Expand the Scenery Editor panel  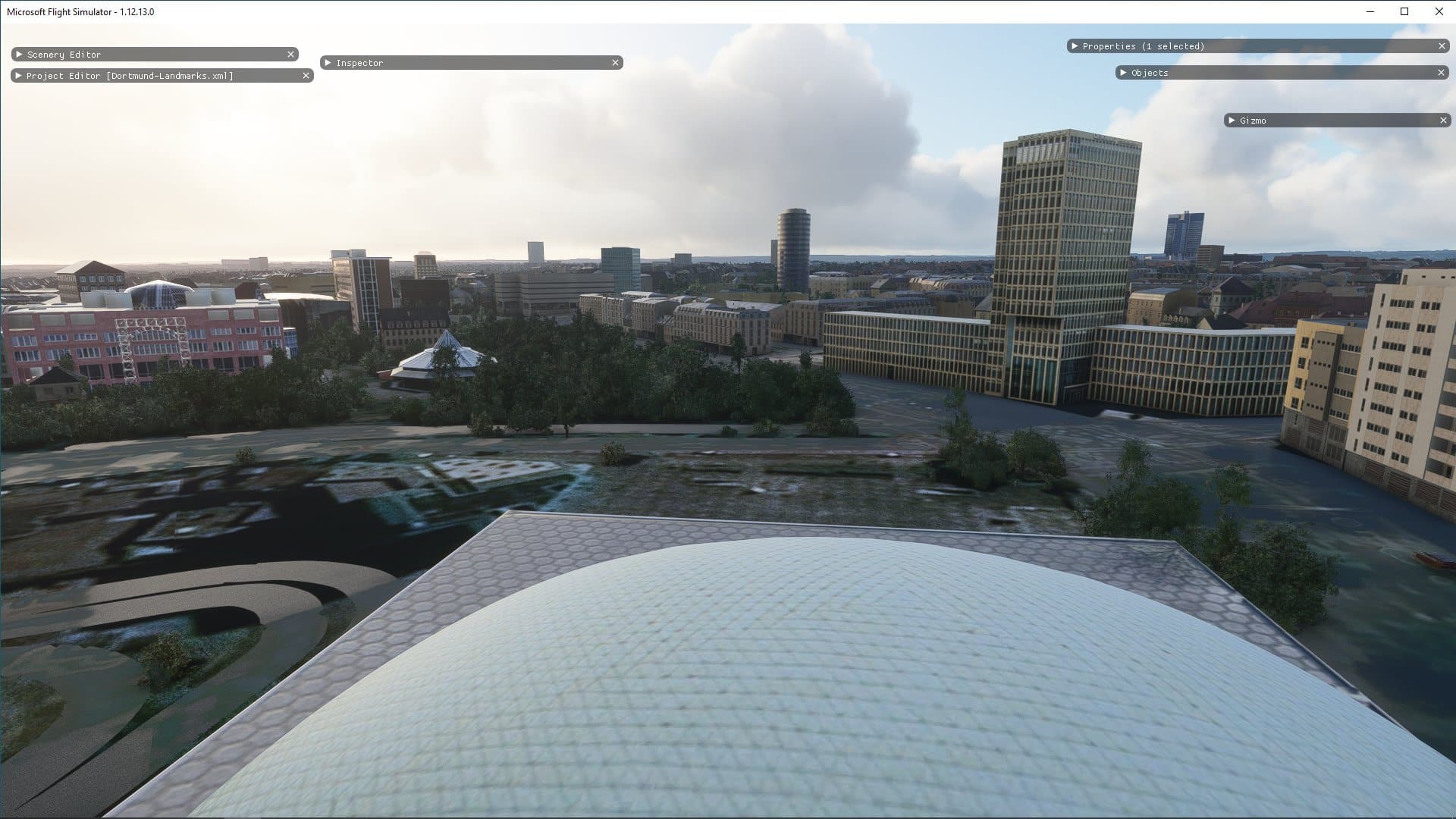click(x=20, y=55)
